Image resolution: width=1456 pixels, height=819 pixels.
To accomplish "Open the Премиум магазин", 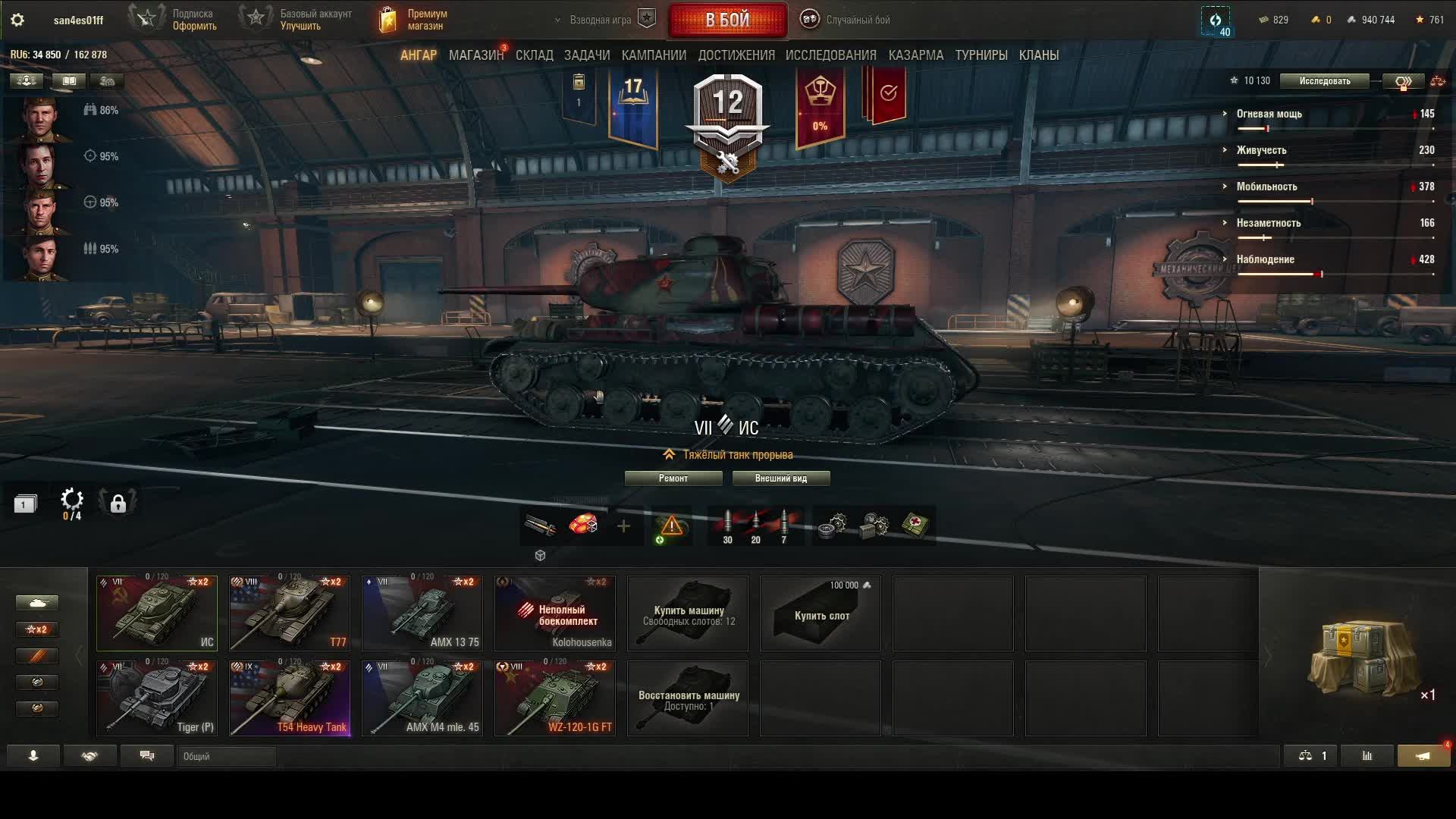I will pos(413,20).
